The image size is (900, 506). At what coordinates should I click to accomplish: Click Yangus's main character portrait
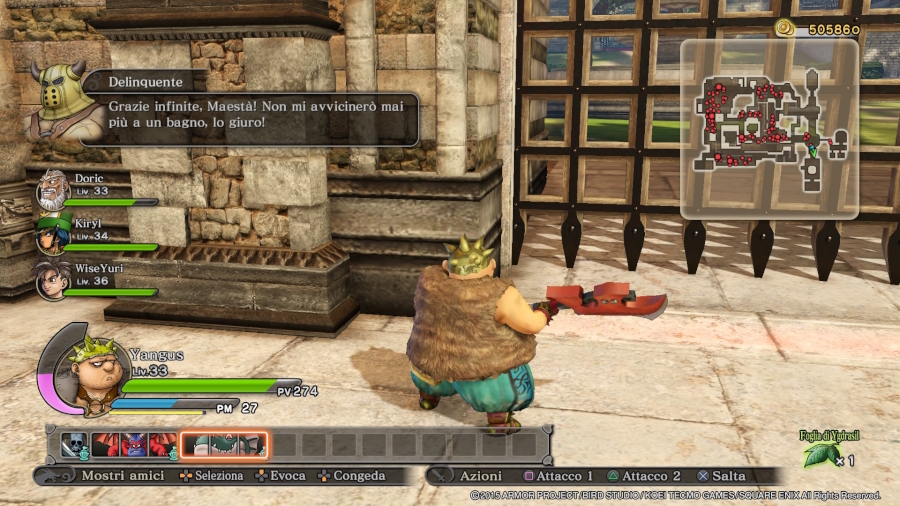90,372
